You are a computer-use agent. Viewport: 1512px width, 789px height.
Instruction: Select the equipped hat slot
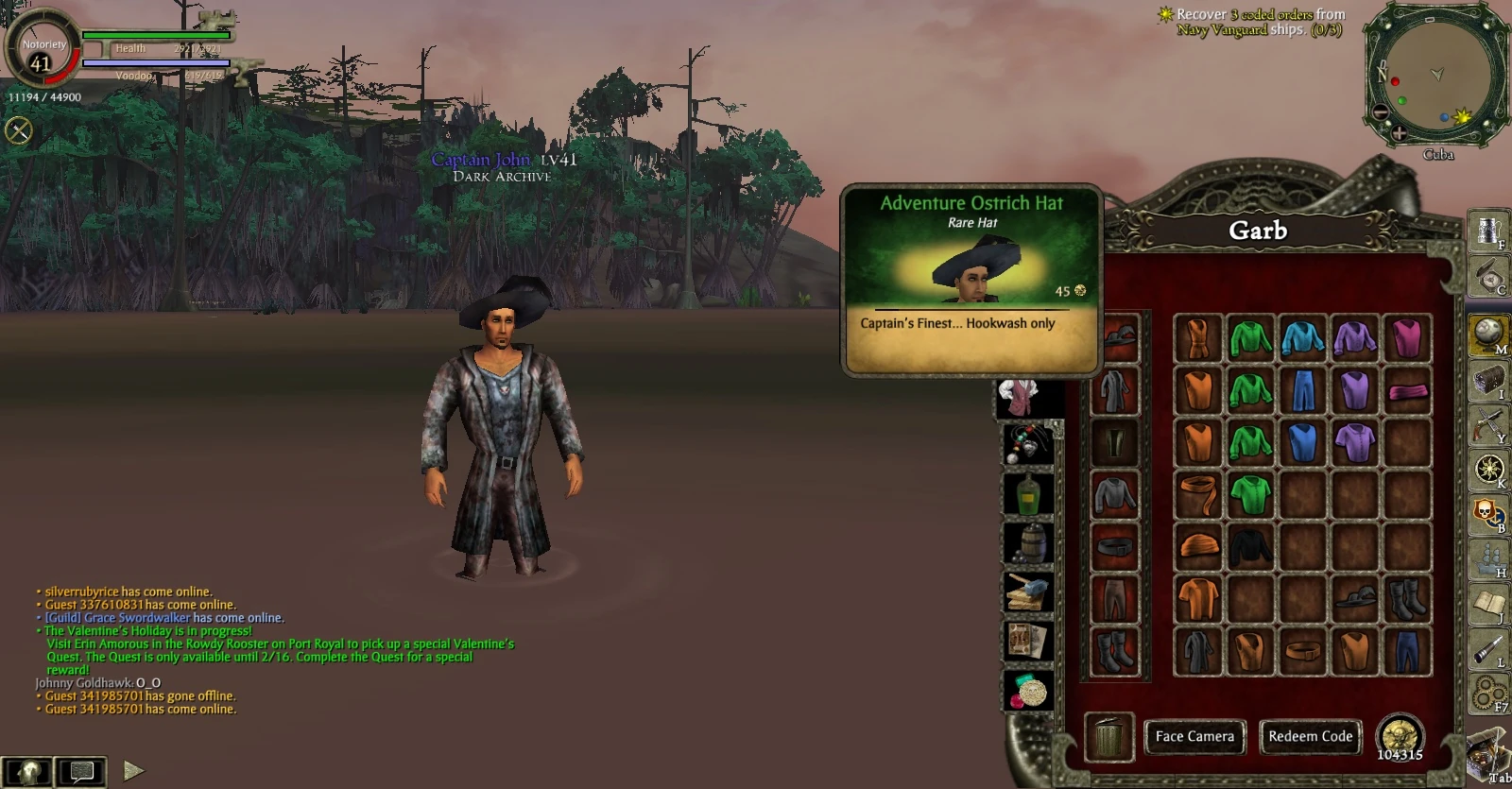point(1116,338)
